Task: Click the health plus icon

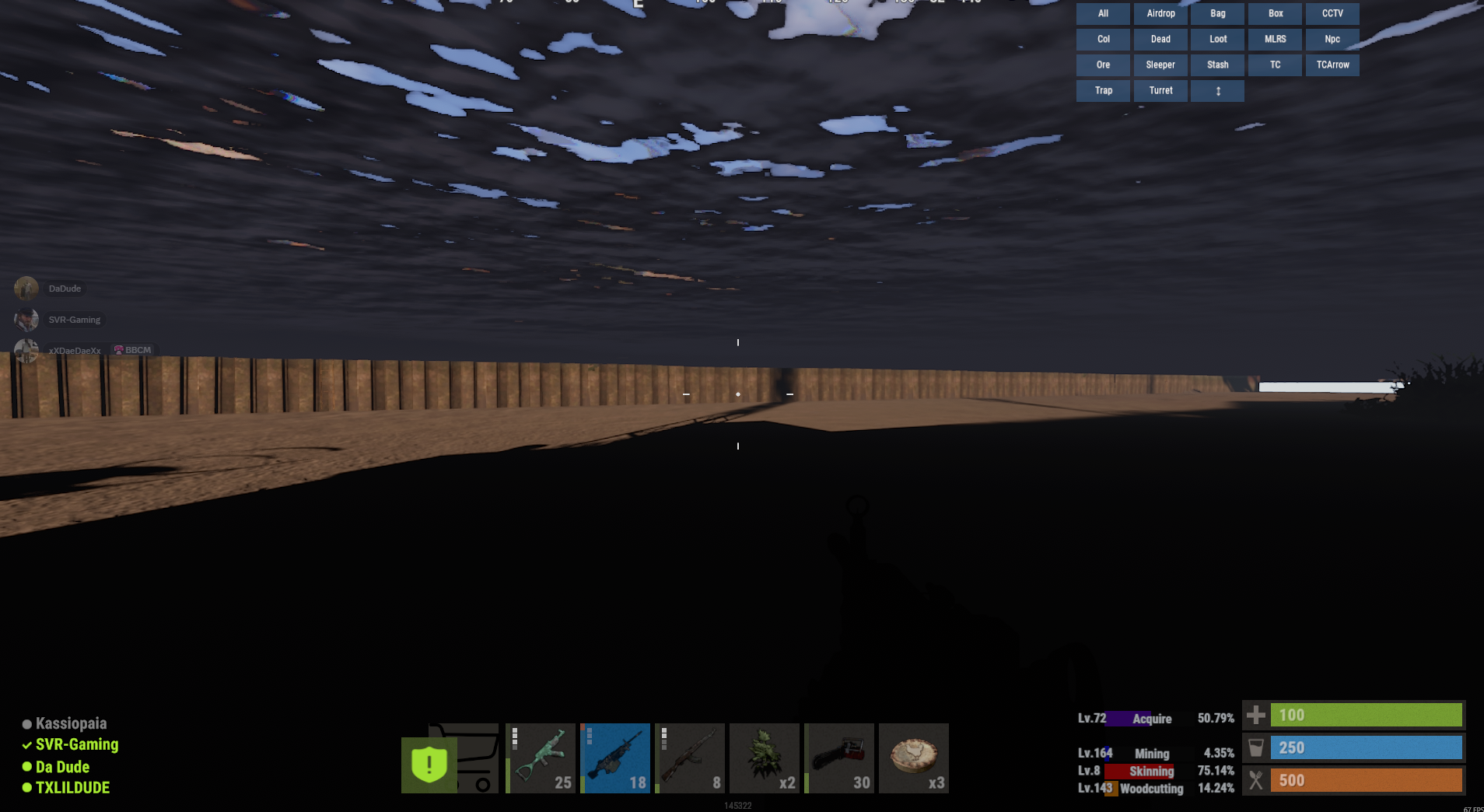Action: coord(1255,715)
